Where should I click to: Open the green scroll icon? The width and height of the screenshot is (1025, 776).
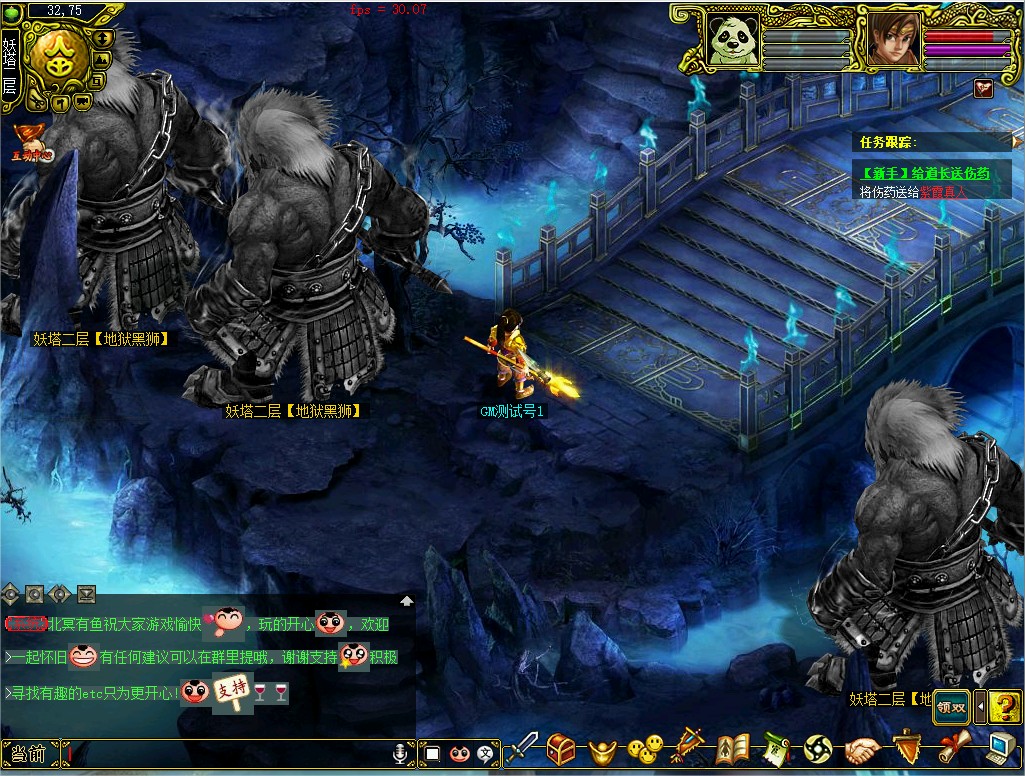(x=777, y=749)
